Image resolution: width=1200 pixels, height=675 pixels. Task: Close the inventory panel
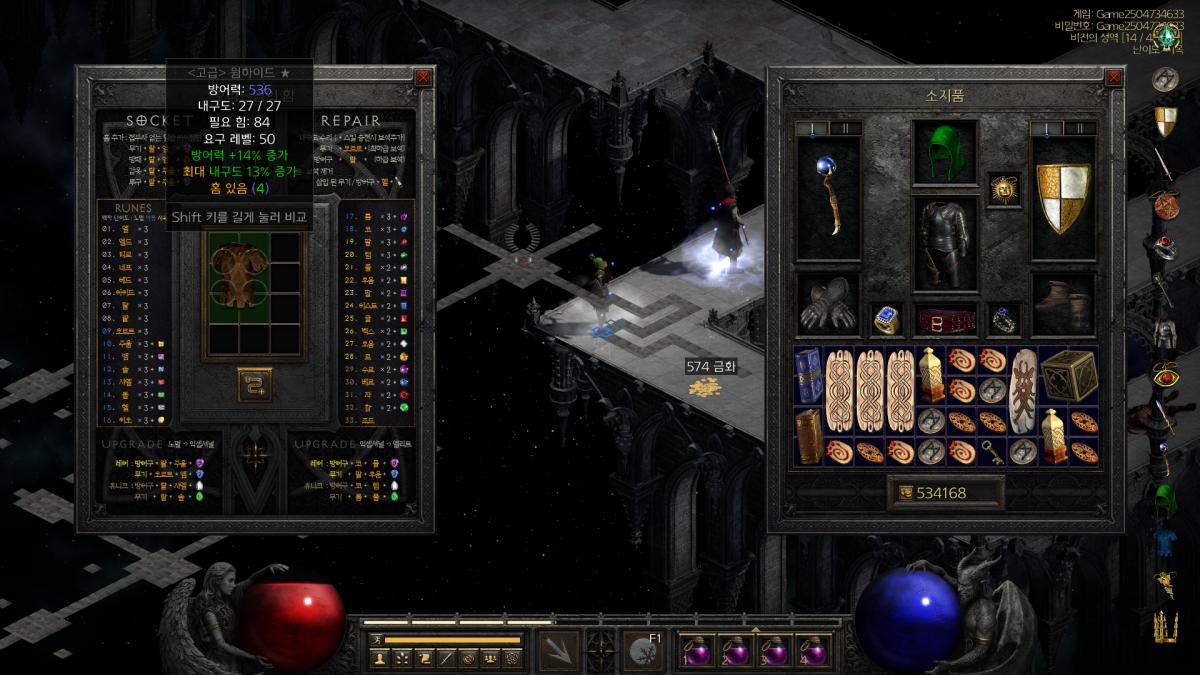point(1114,77)
